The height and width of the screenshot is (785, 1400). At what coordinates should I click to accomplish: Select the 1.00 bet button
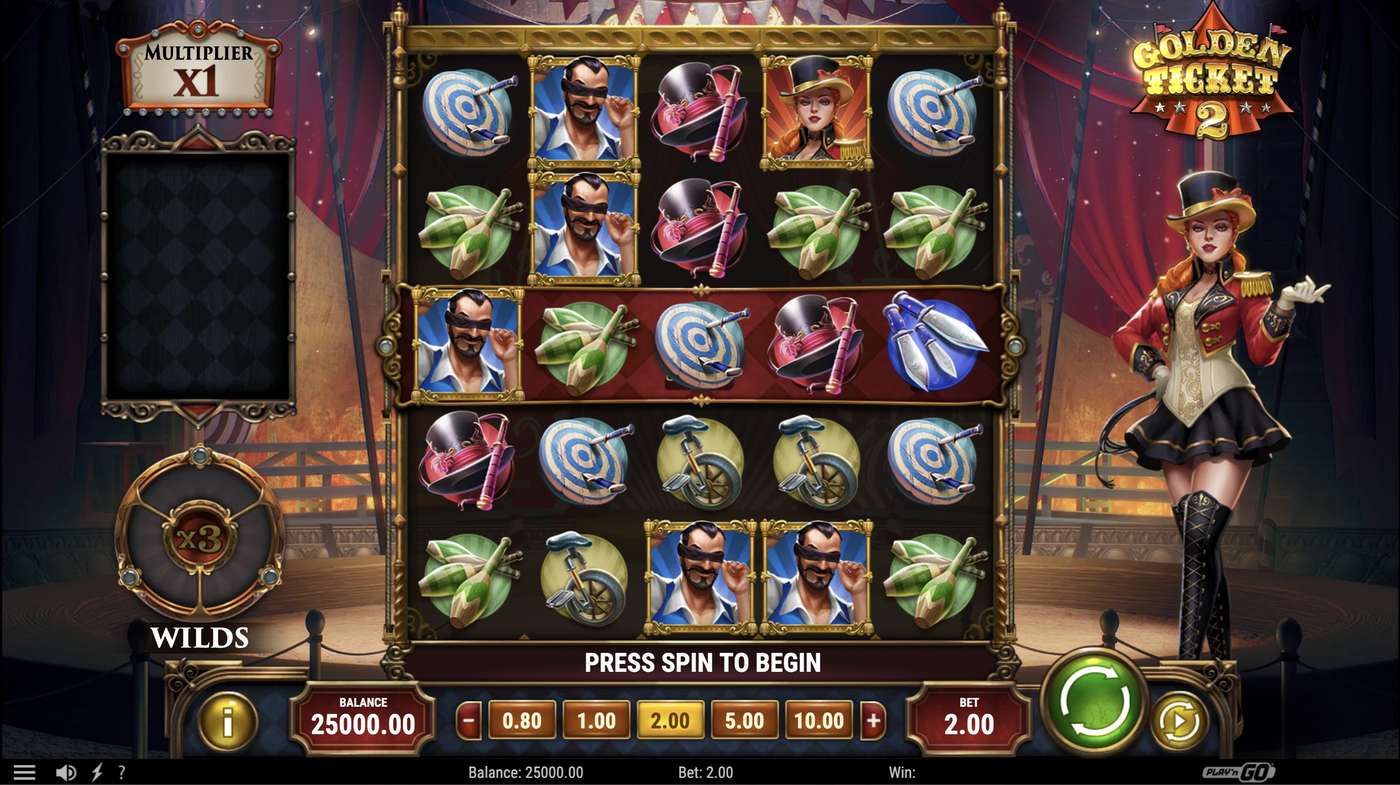pos(596,719)
